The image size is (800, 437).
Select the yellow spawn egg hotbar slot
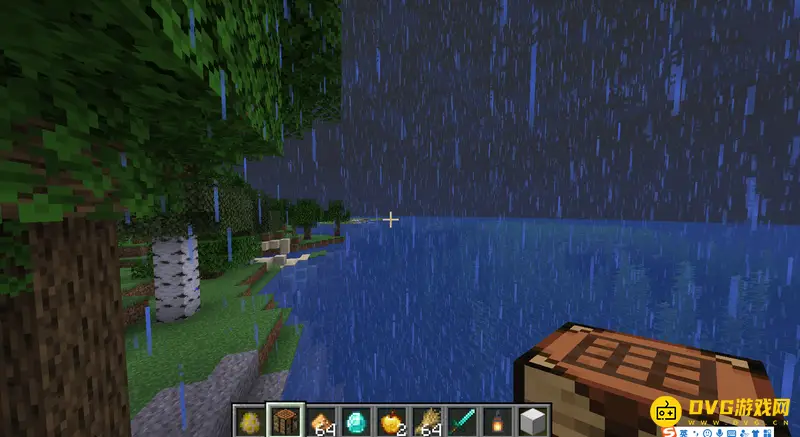(x=248, y=421)
